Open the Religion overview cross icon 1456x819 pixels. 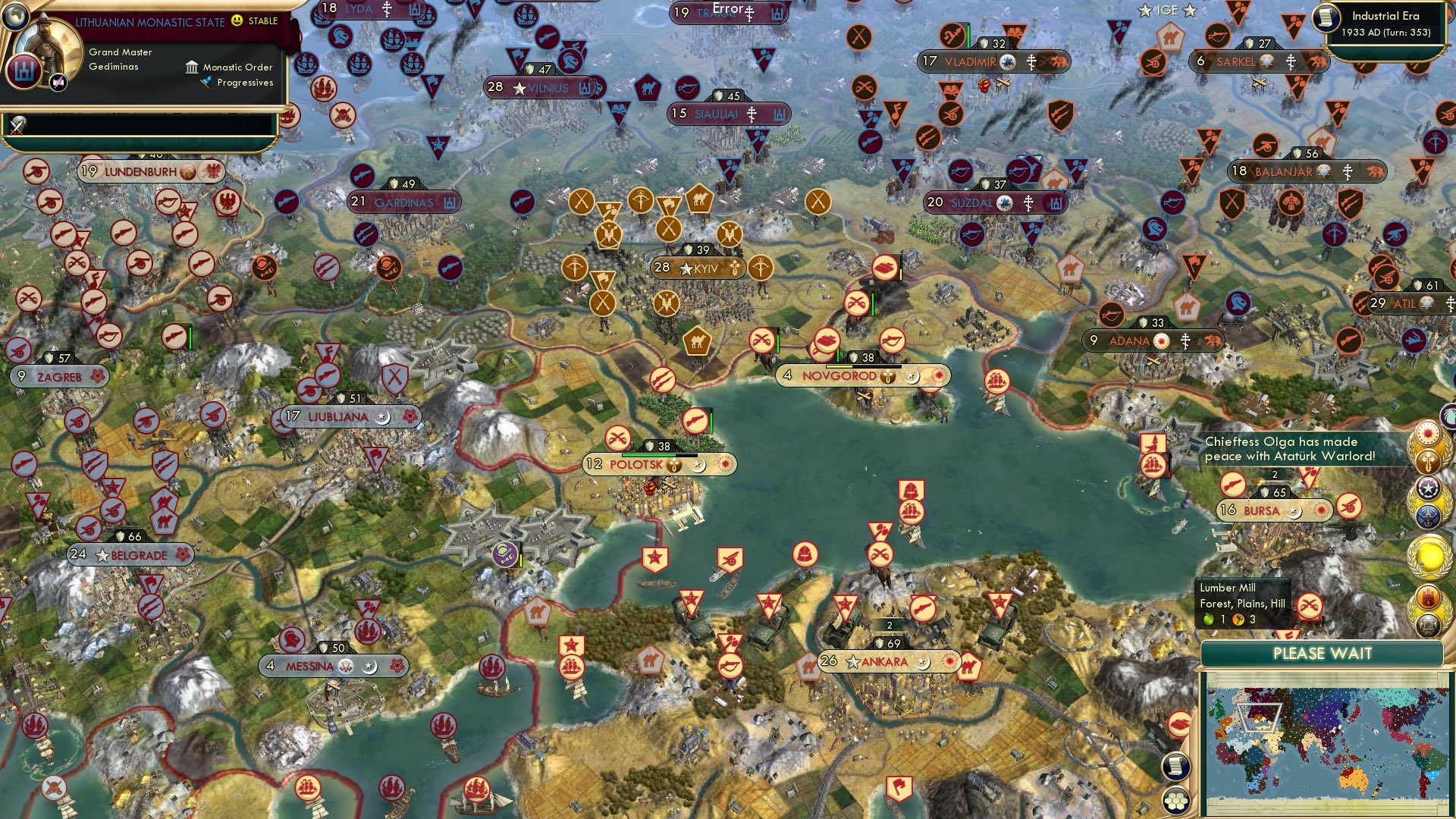(x=1428, y=460)
